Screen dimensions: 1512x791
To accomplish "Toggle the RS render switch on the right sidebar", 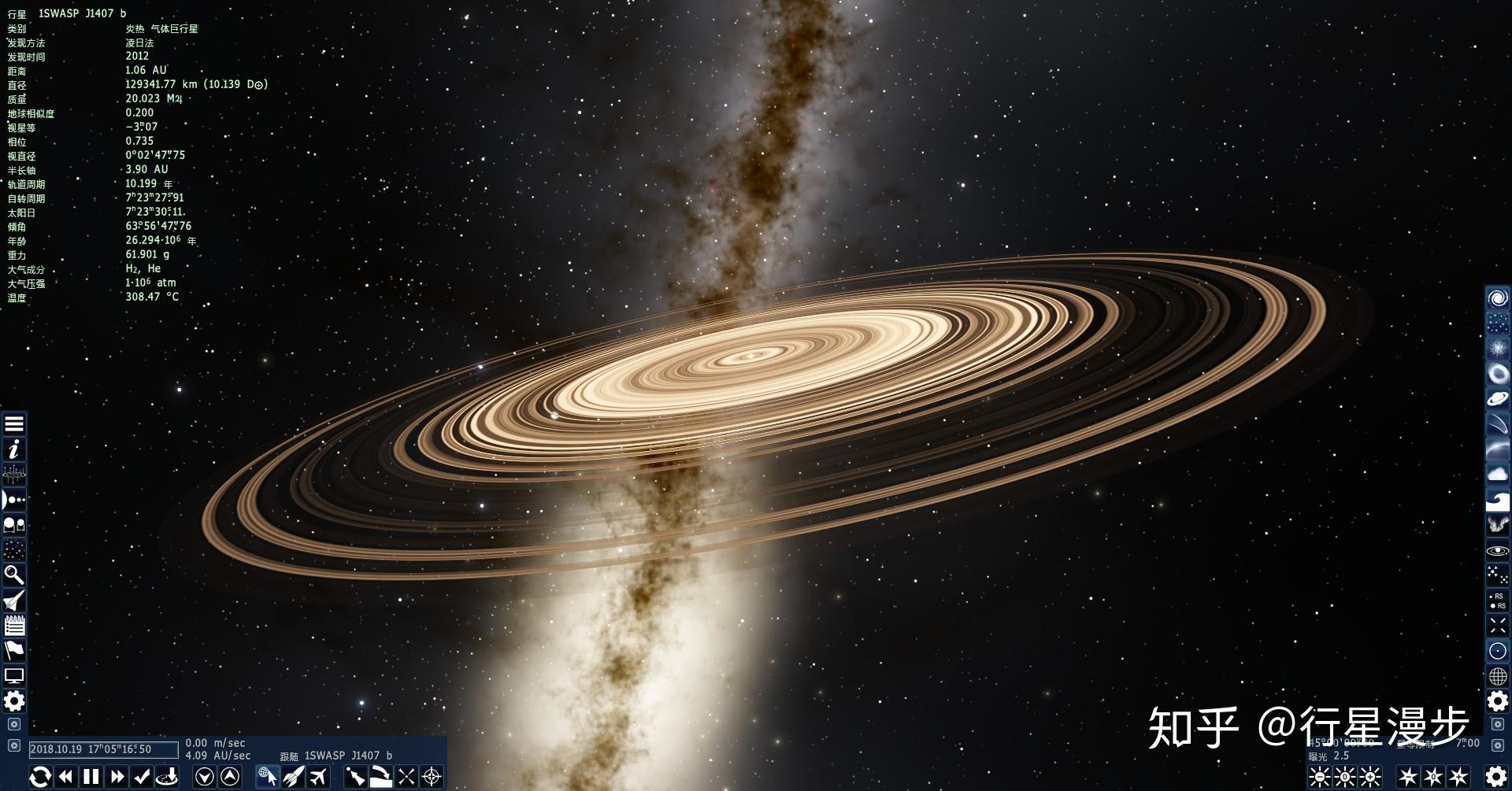I will (1497, 601).
